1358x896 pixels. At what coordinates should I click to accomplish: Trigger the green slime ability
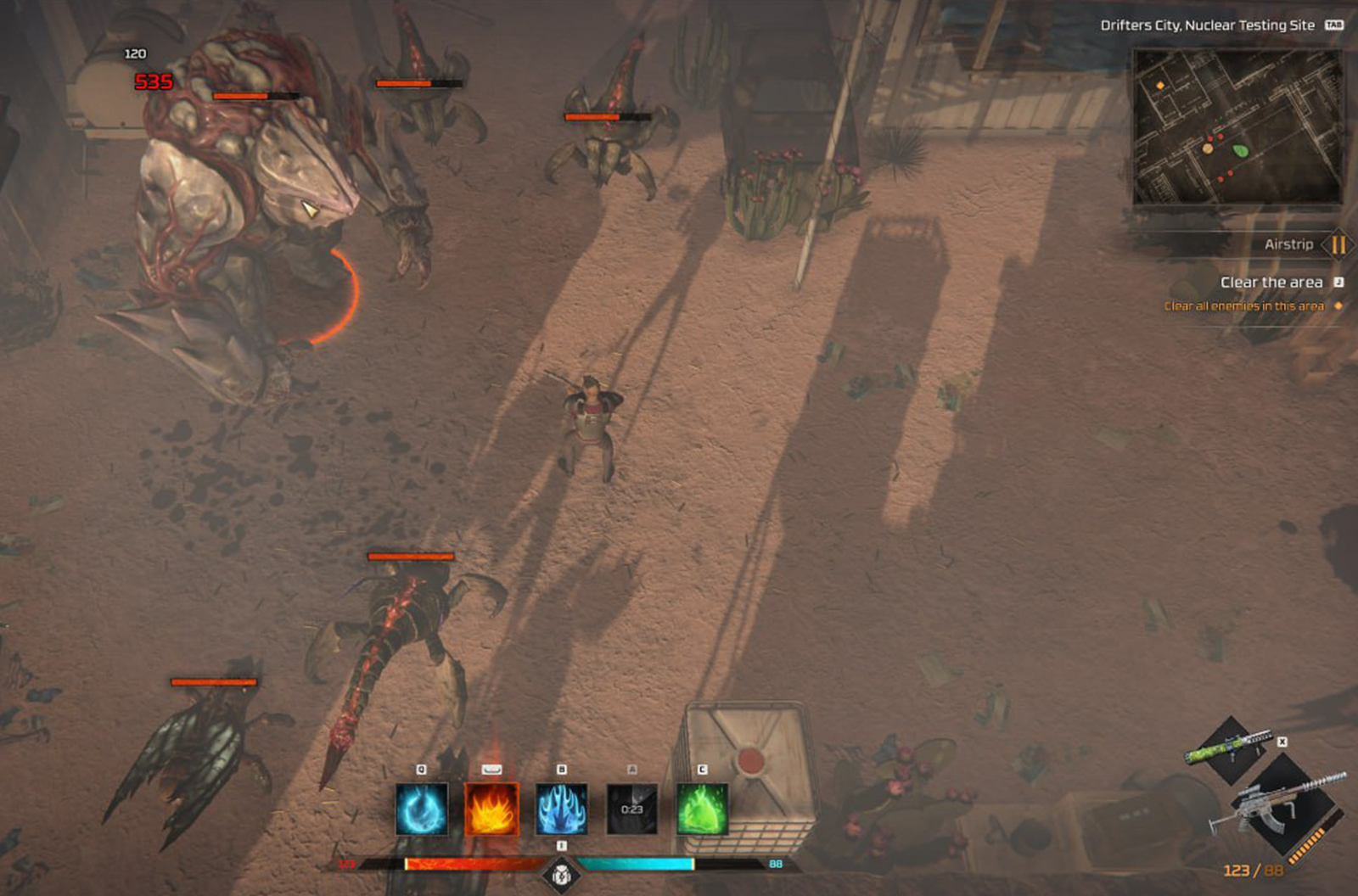702,809
